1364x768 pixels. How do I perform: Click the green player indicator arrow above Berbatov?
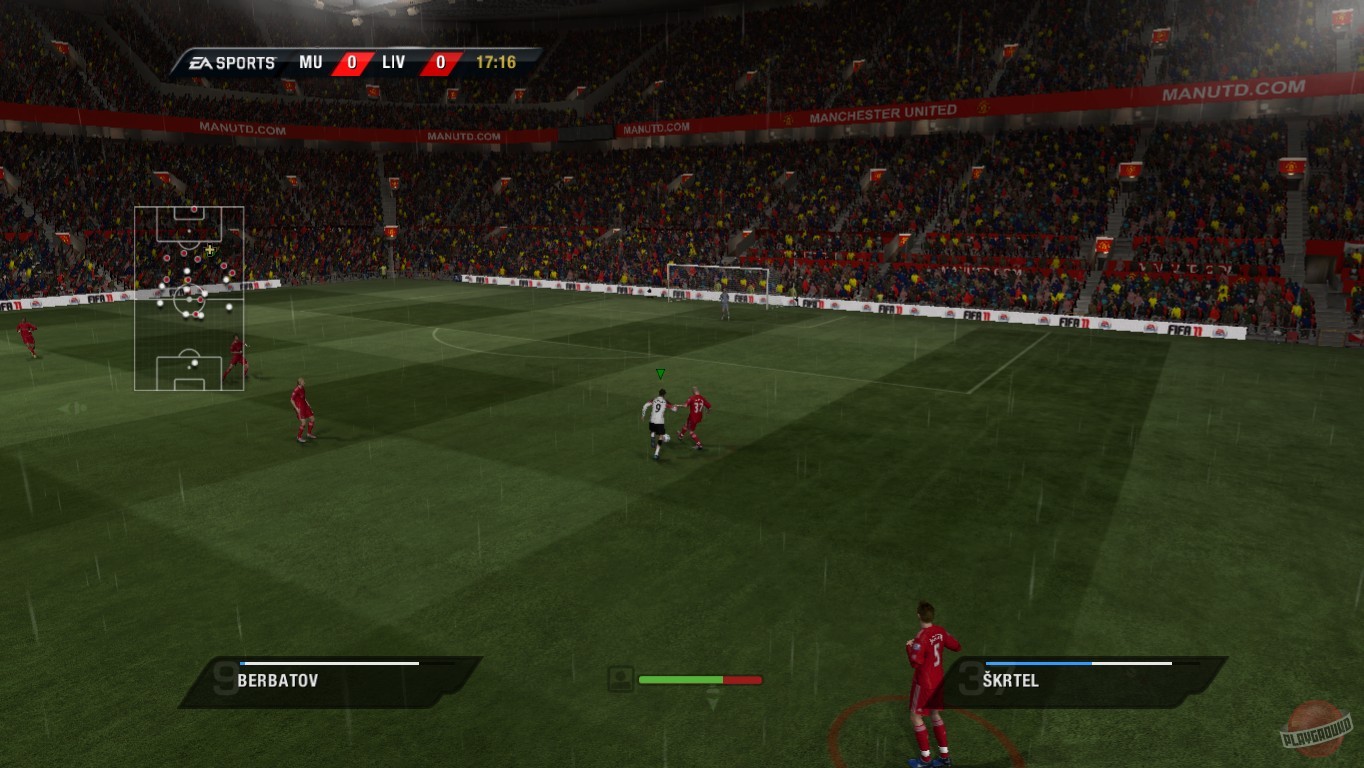660,373
